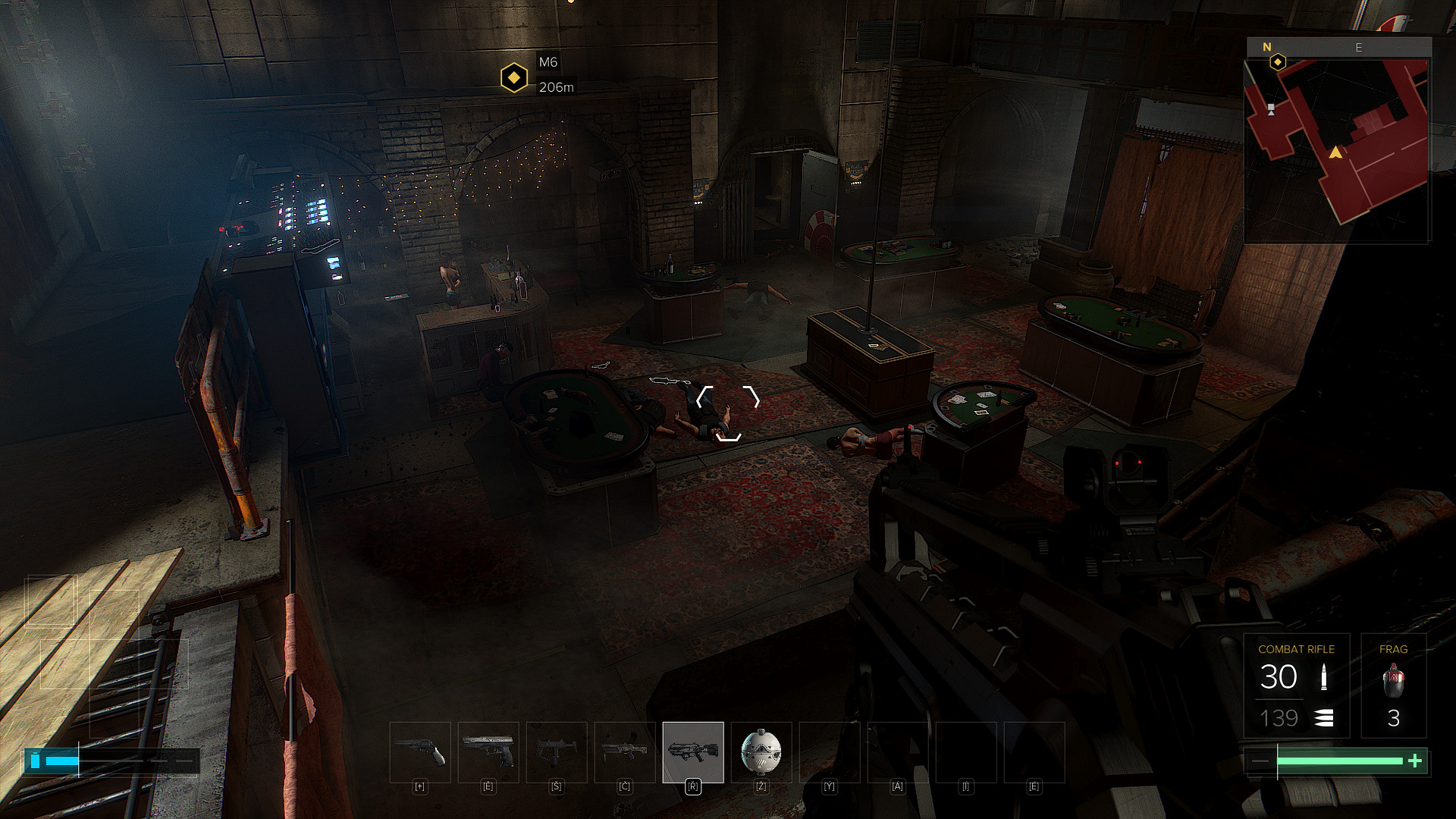
Task: Select the revolver hotbar slot
Action: pos(420,752)
